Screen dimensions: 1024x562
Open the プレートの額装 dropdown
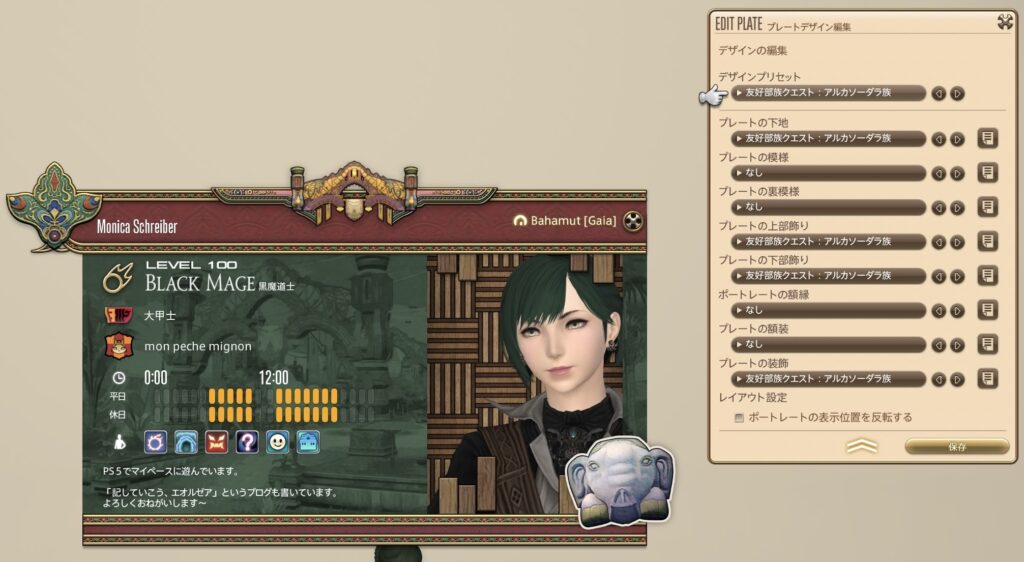(828, 344)
